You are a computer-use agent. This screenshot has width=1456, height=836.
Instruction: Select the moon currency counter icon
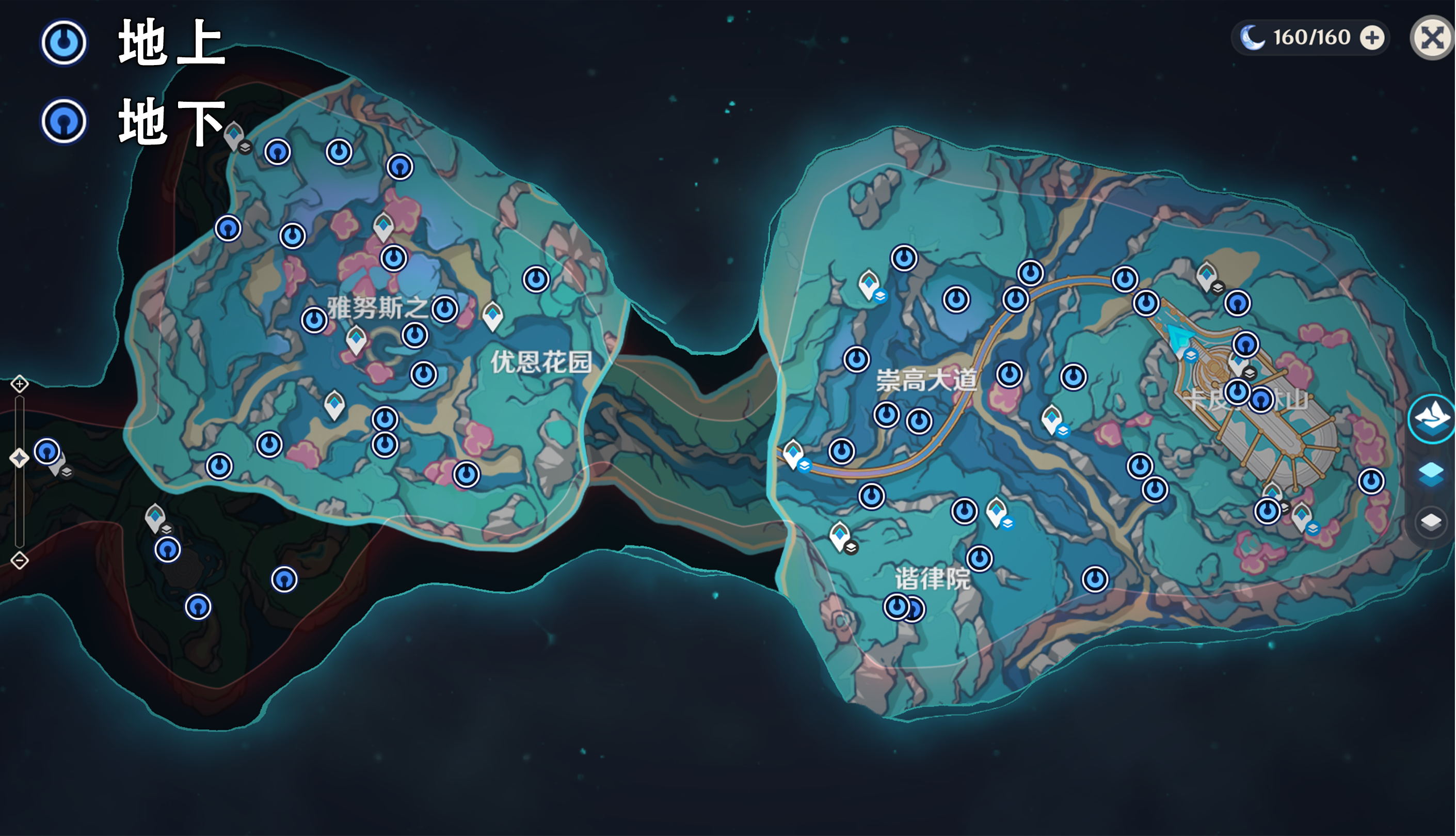coord(1252,37)
